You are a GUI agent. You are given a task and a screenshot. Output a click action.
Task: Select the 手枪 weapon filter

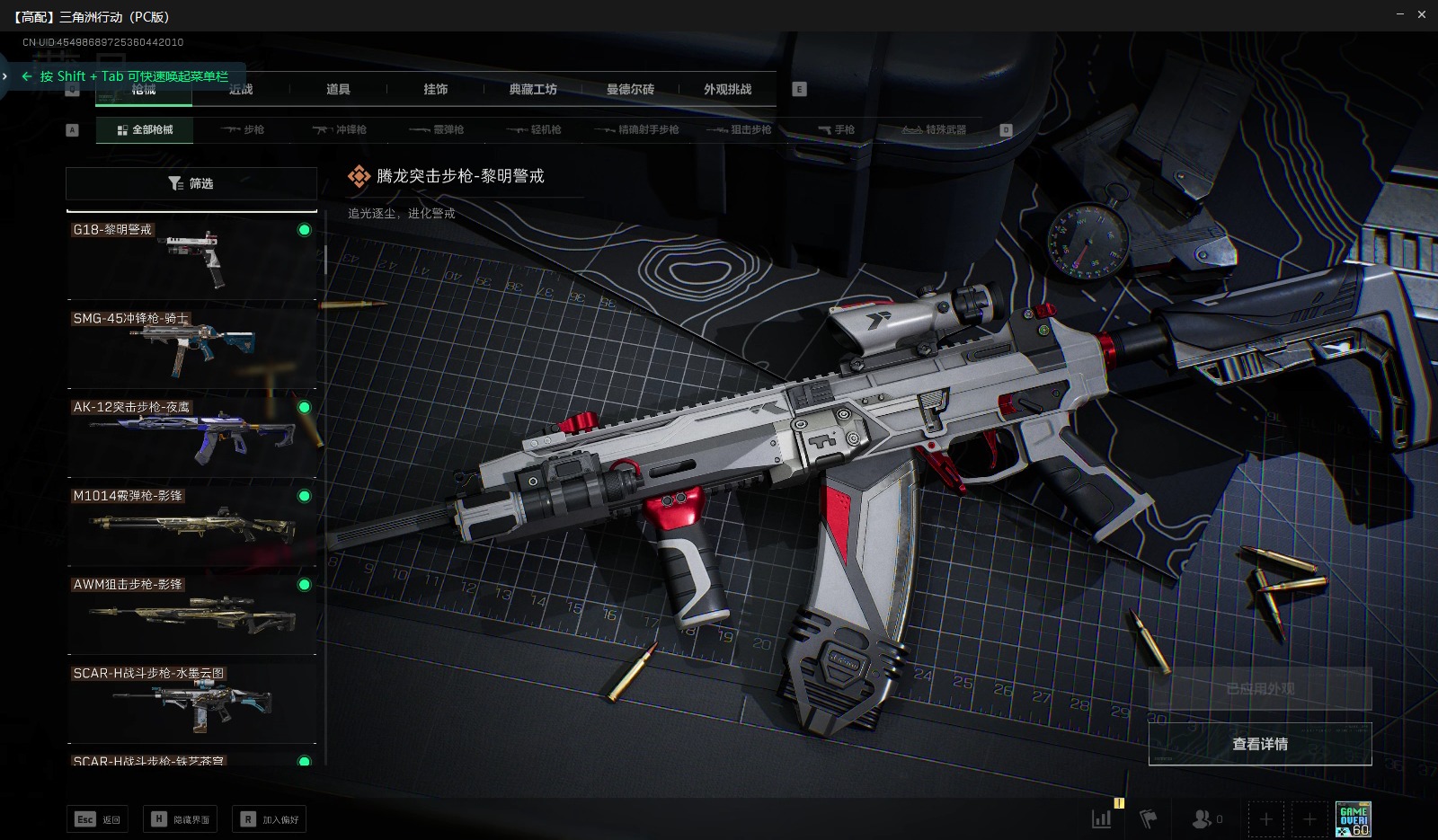pos(837,130)
